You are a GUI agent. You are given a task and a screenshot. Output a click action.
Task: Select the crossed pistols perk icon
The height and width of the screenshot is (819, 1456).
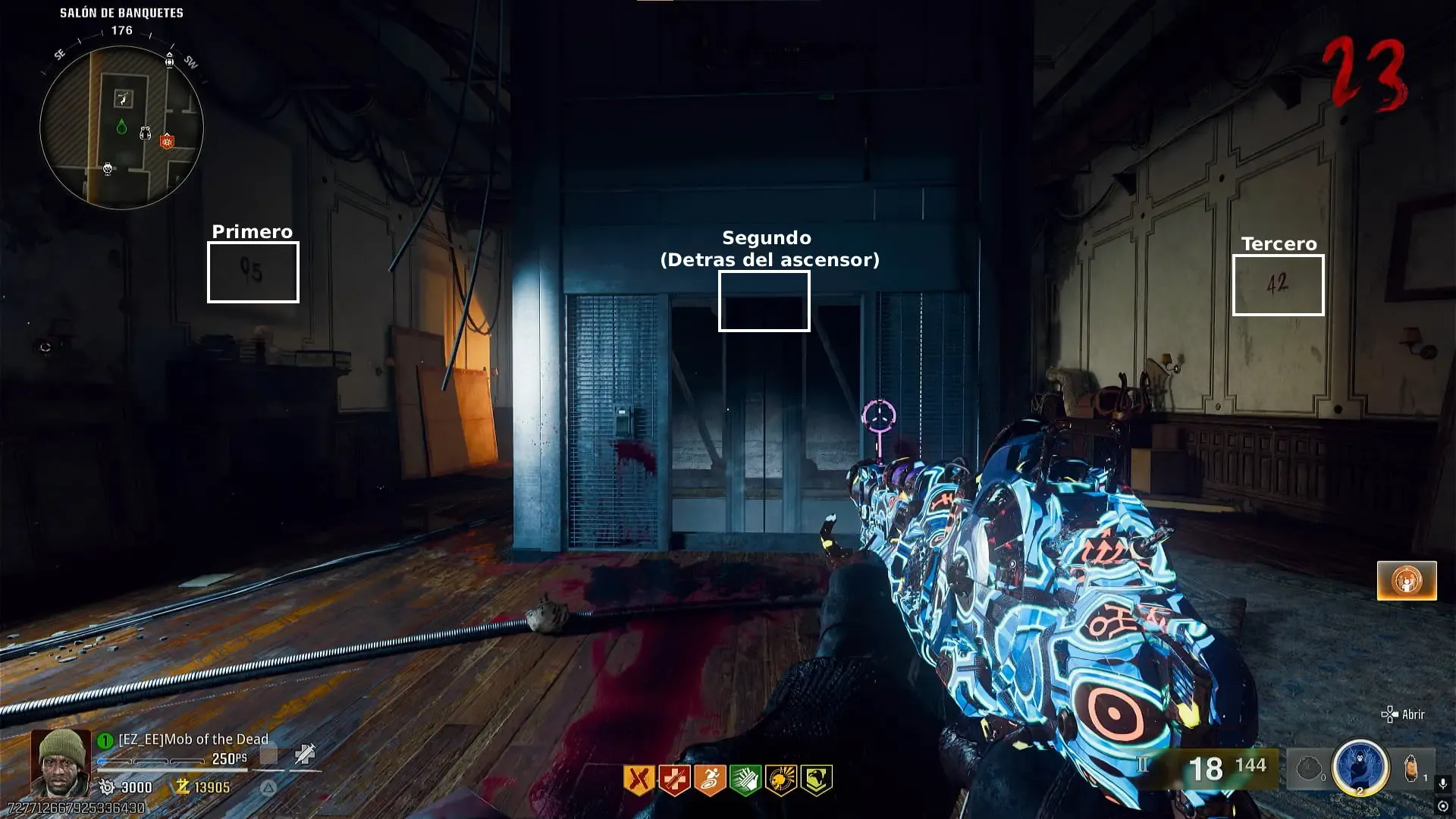[639, 780]
